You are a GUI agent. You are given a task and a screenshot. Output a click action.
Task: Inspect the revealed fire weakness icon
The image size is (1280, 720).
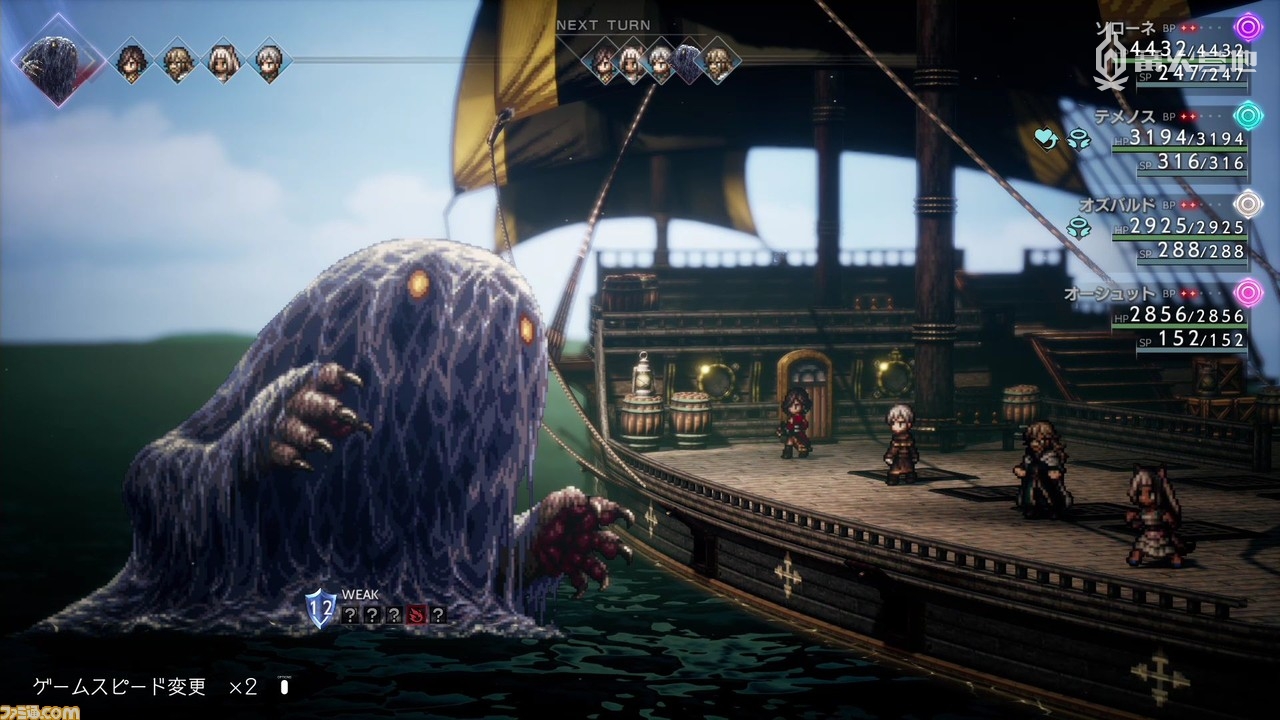coord(415,615)
